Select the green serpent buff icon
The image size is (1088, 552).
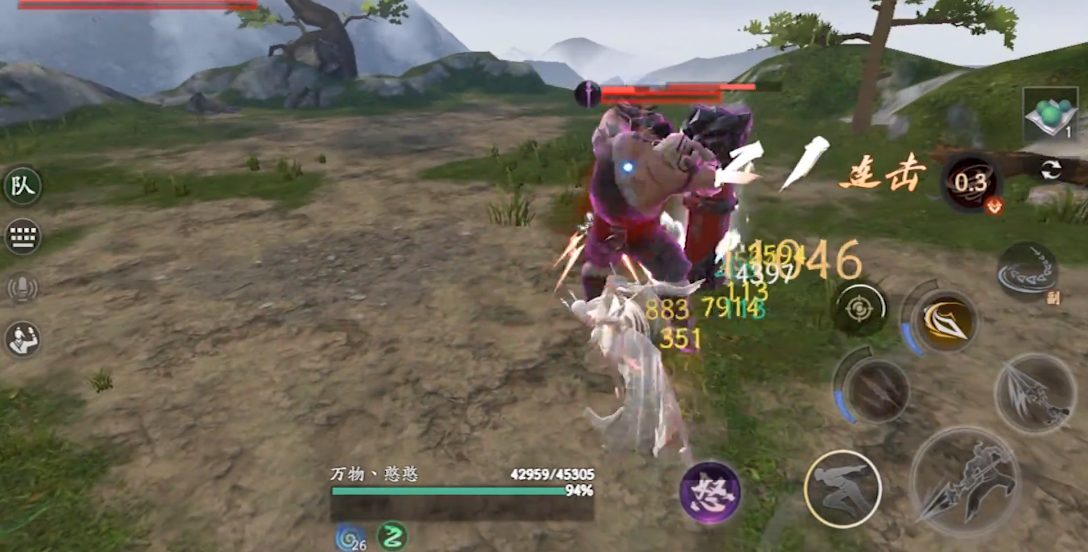(x=392, y=537)
